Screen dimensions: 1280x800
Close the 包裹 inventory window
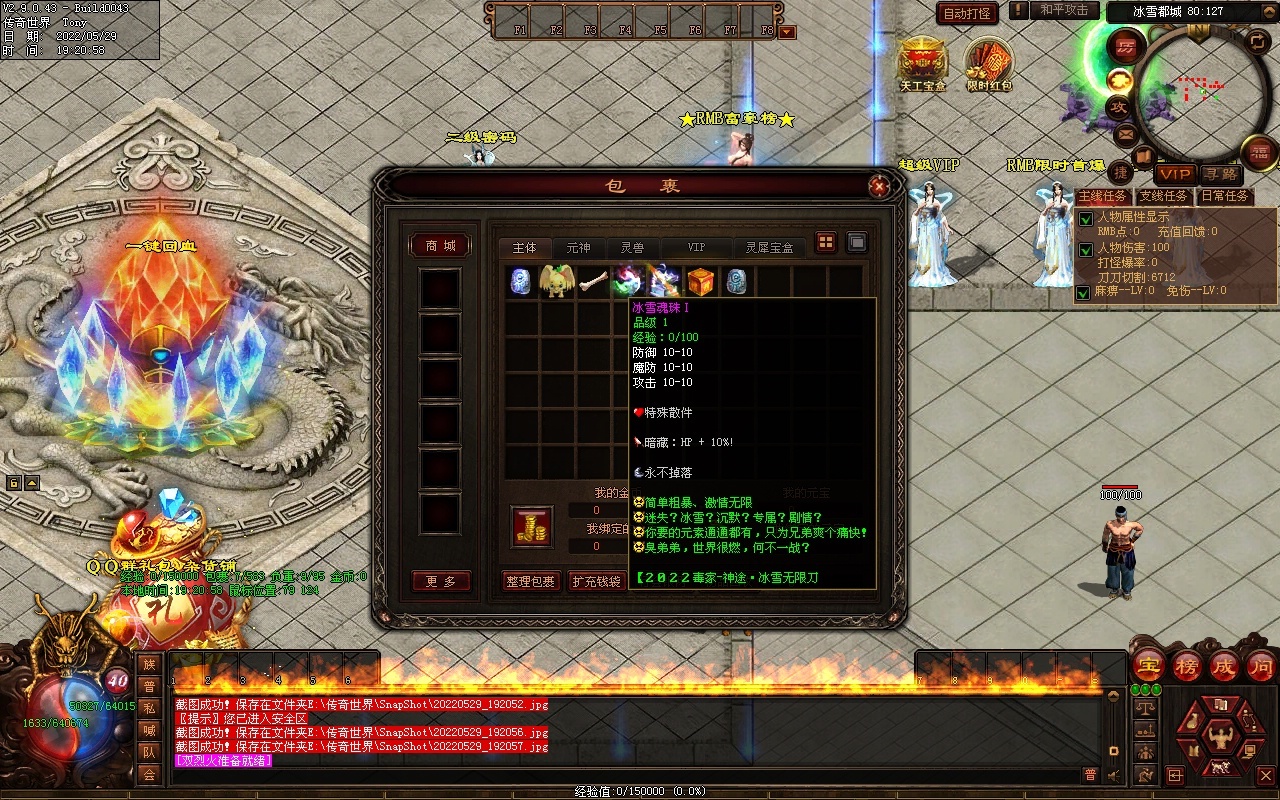pyautogui.click(x=878, y=186)
